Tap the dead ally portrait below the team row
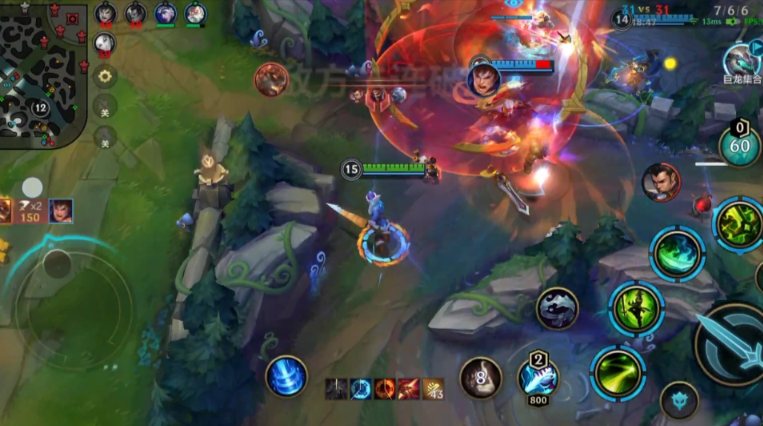 point(105,44)
